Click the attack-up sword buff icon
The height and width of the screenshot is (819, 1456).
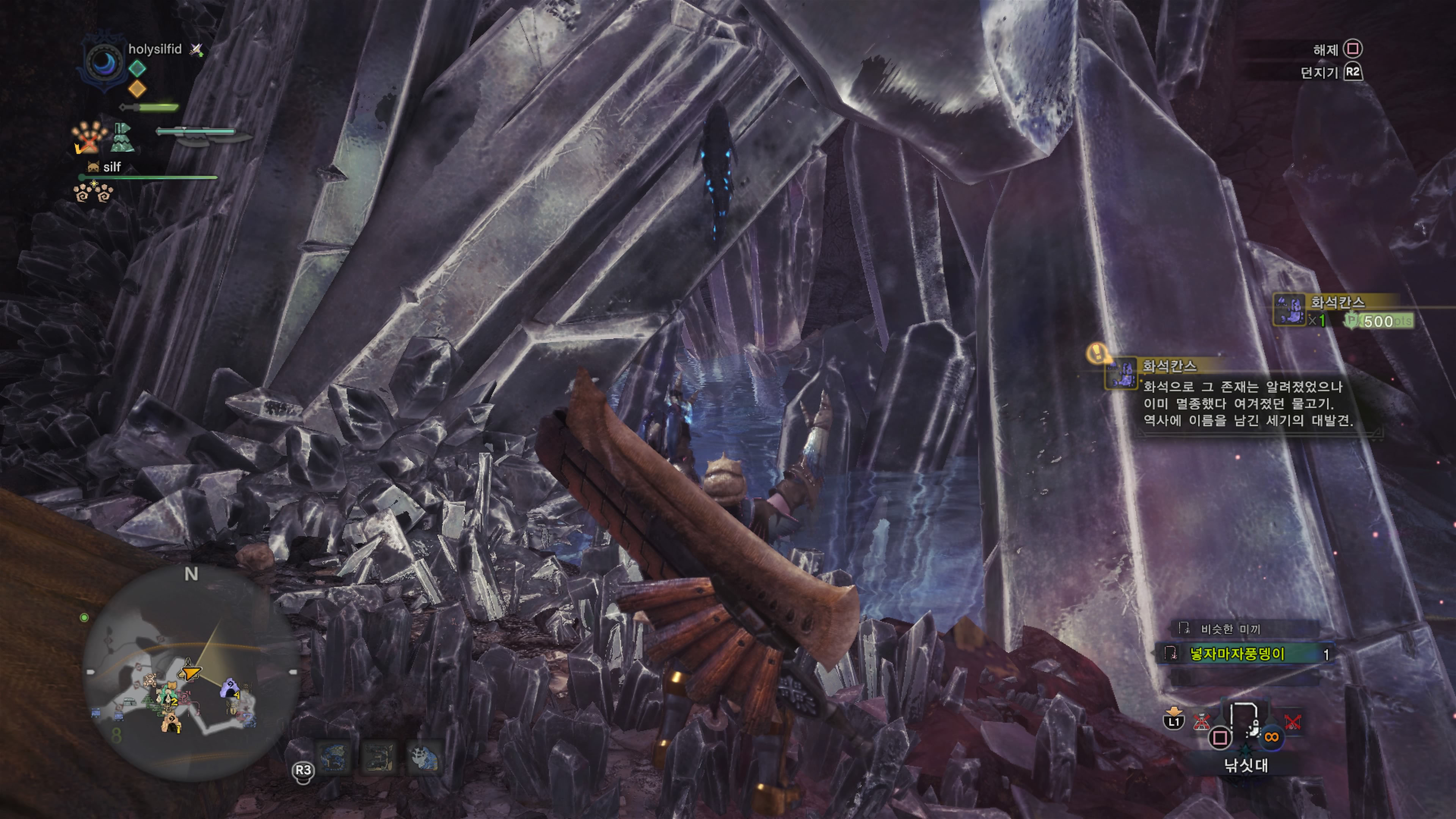pyautogui.click(x=196, y=50)
